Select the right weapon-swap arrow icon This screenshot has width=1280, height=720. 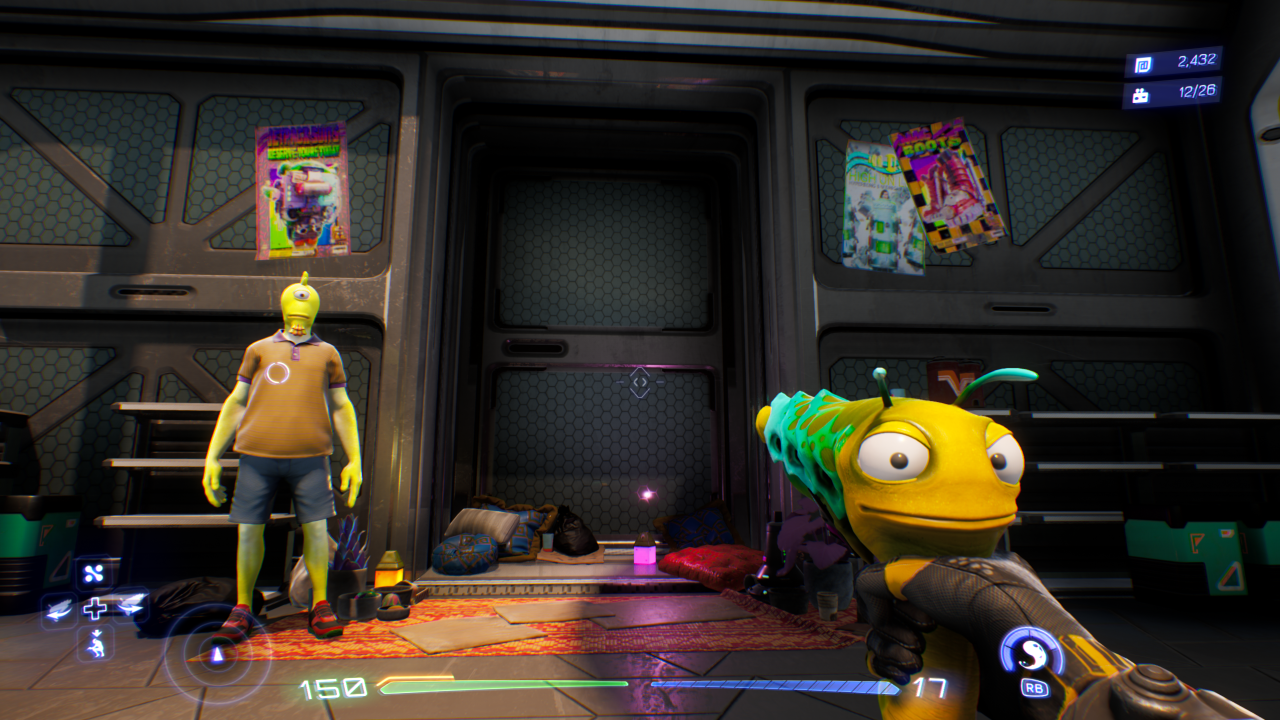(x=130, y=605)
